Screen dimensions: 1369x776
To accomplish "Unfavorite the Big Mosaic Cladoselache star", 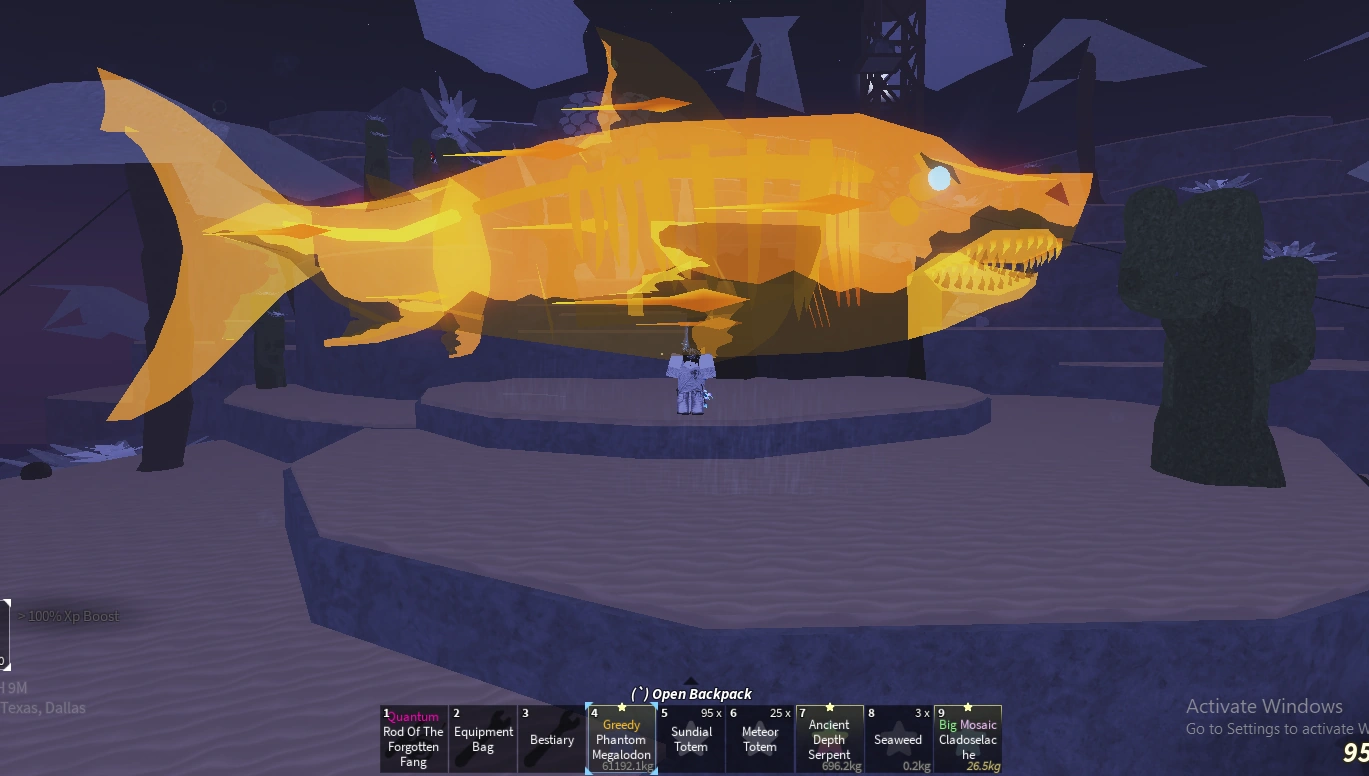I will click(967, 707).
